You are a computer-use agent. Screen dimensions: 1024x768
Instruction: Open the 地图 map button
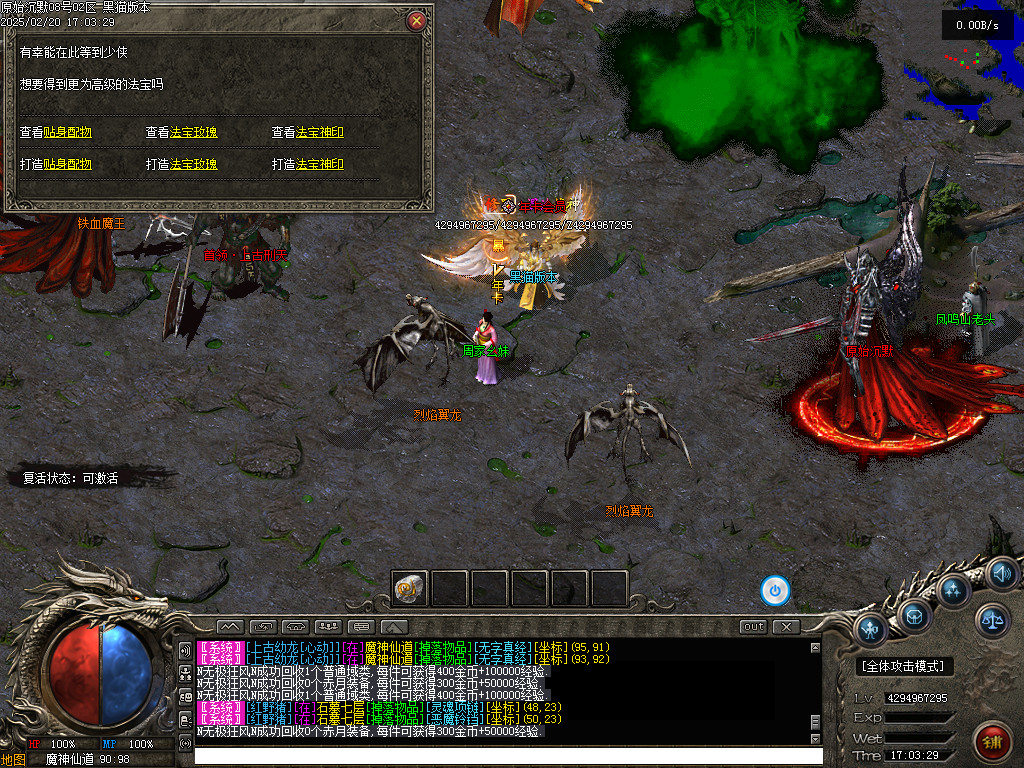click(14, 759)
